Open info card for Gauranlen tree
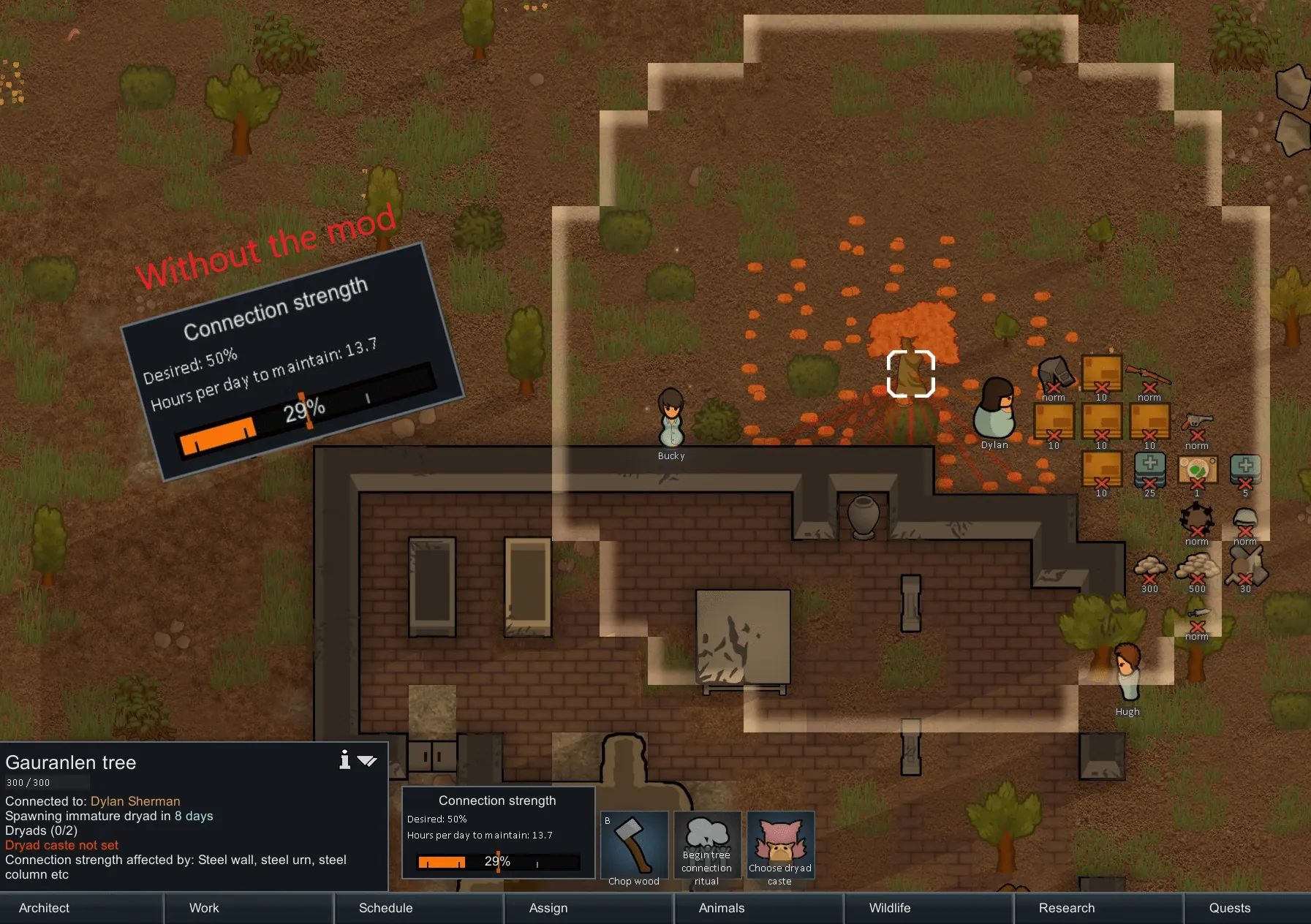The height and width of the screenshot is (924, 1311). tap(344, 760)
